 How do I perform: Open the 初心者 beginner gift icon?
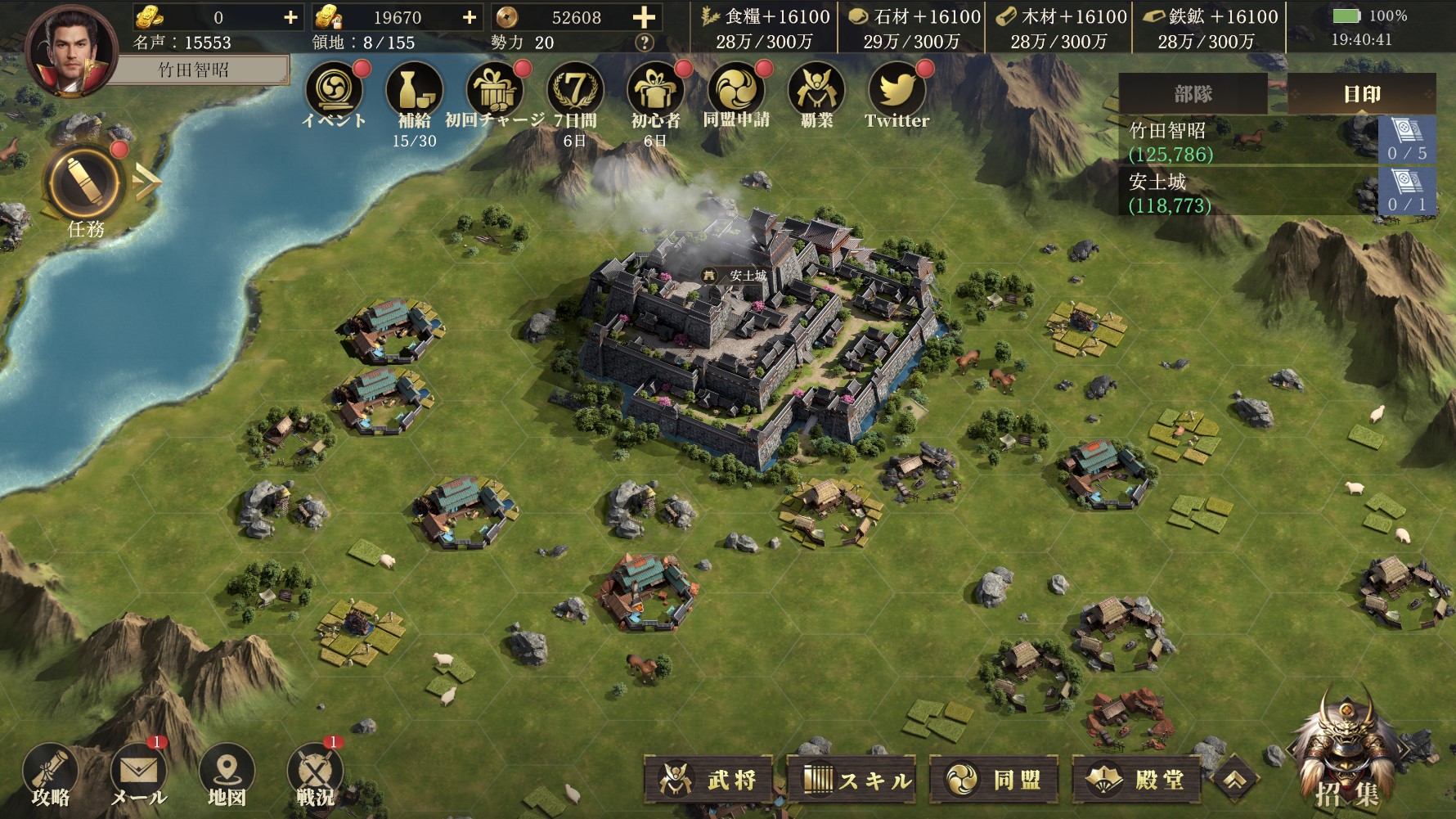655,92
